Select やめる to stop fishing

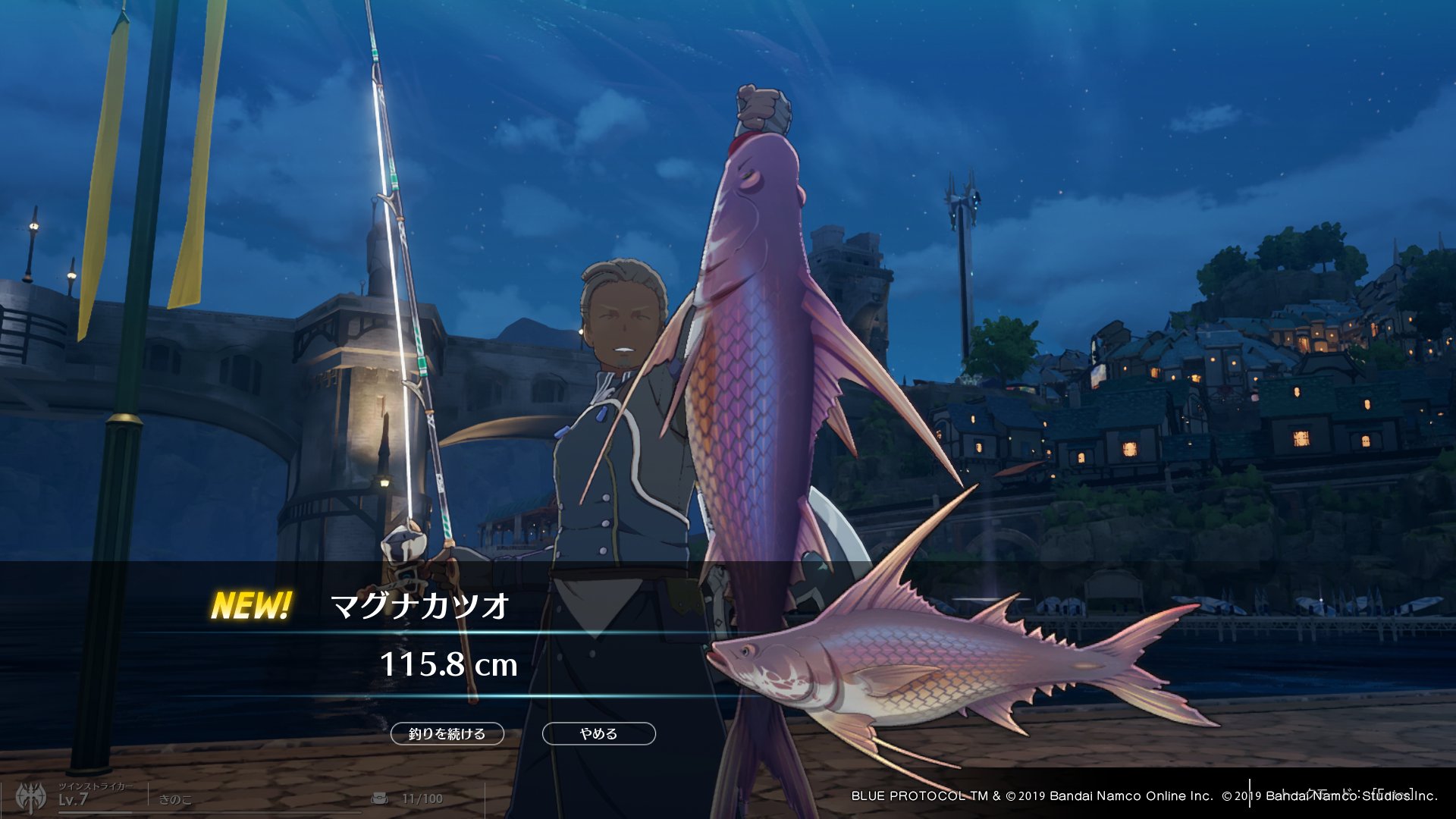tap(598, 733)
